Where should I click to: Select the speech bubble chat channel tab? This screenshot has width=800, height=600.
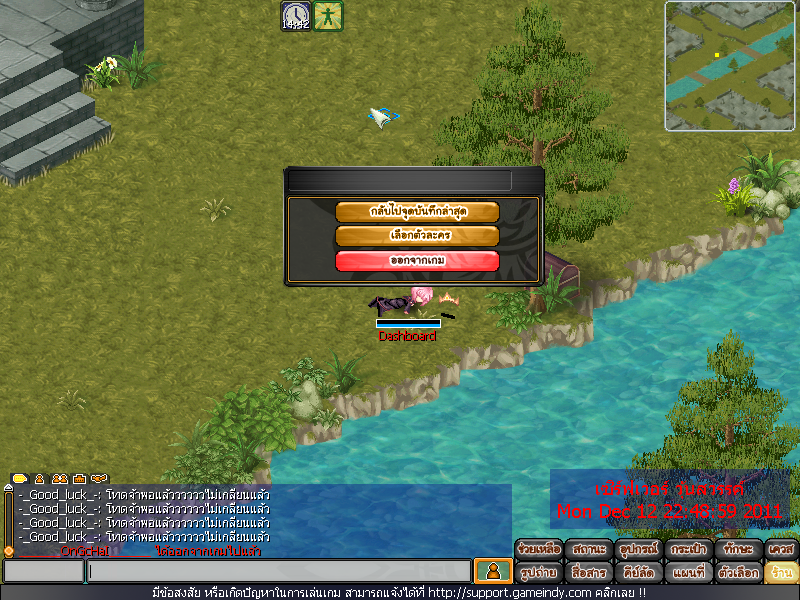(20, 479)
